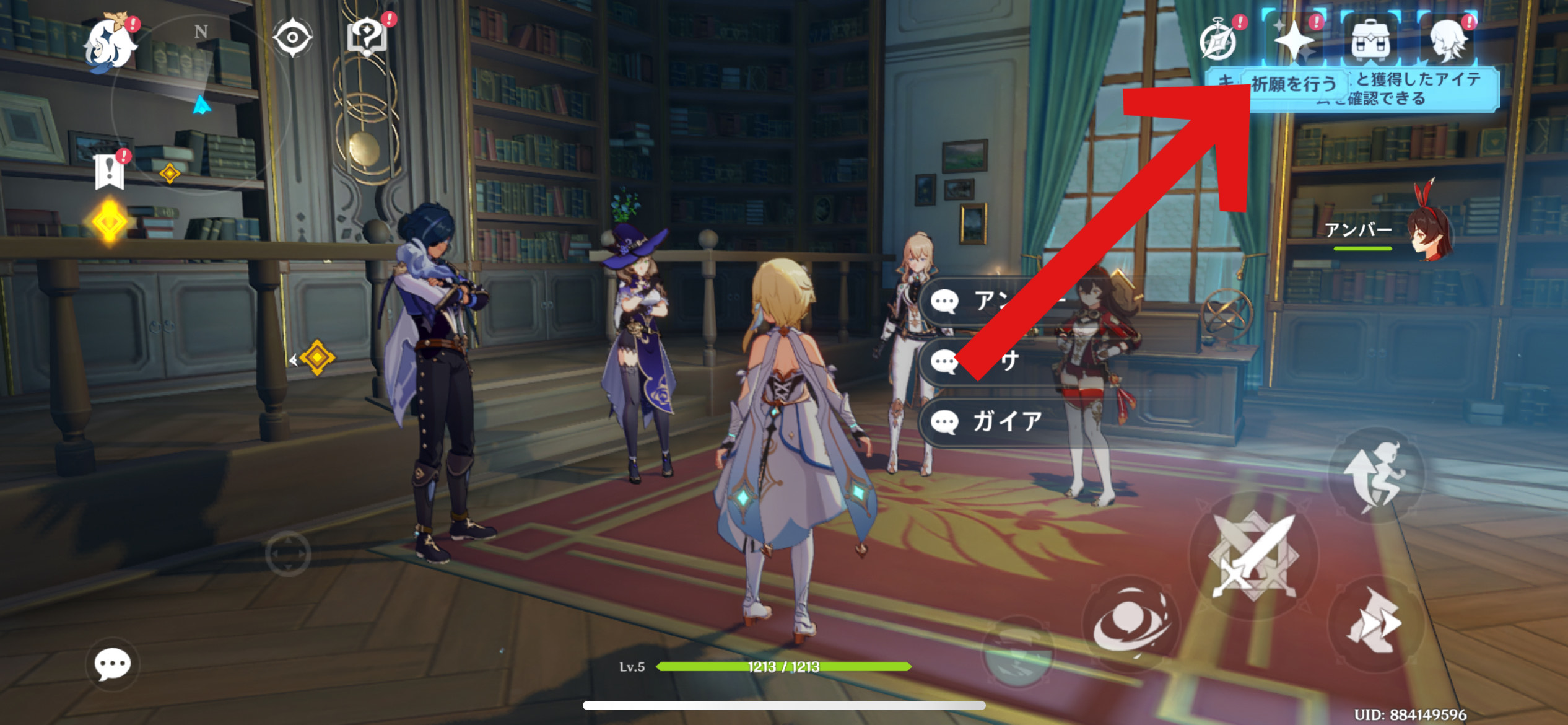Open the quest log bookmark icon
Image resolution: width=1568 pixels, height=725 pixels.
coord(110,171)
